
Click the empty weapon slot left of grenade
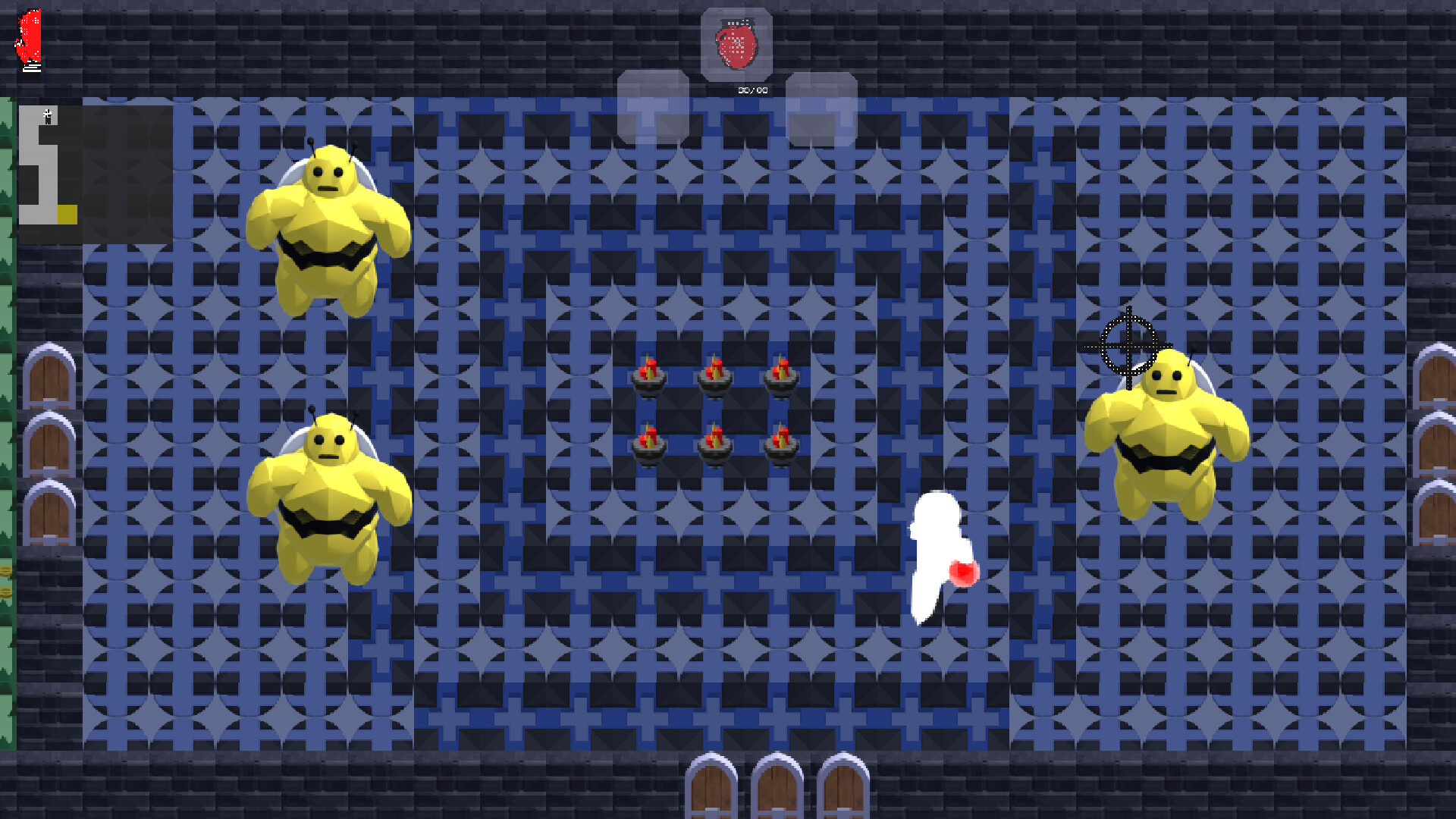tap(654, 106)
